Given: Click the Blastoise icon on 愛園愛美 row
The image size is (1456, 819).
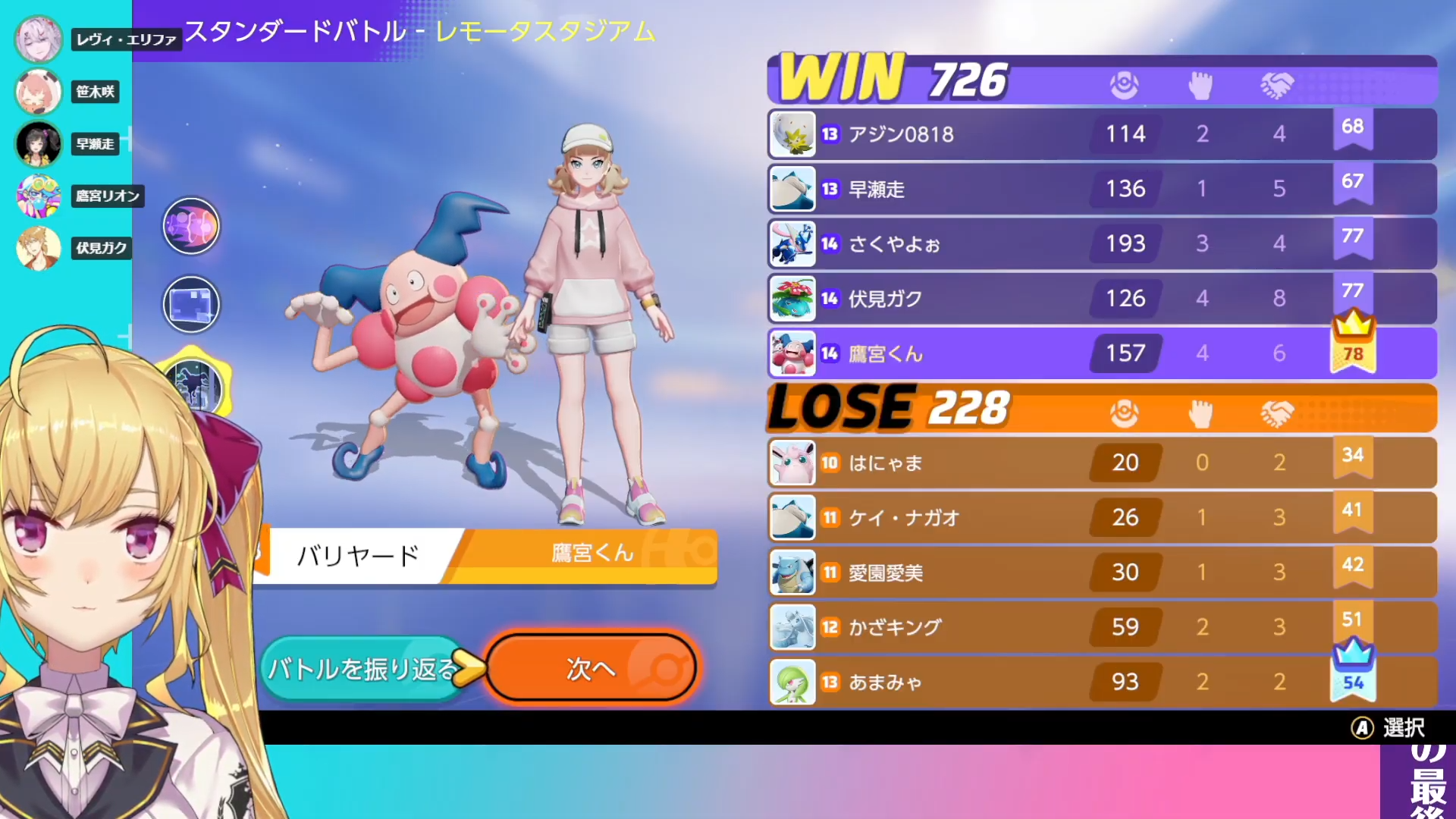Looking at the screenshot, I should point(792,573).
